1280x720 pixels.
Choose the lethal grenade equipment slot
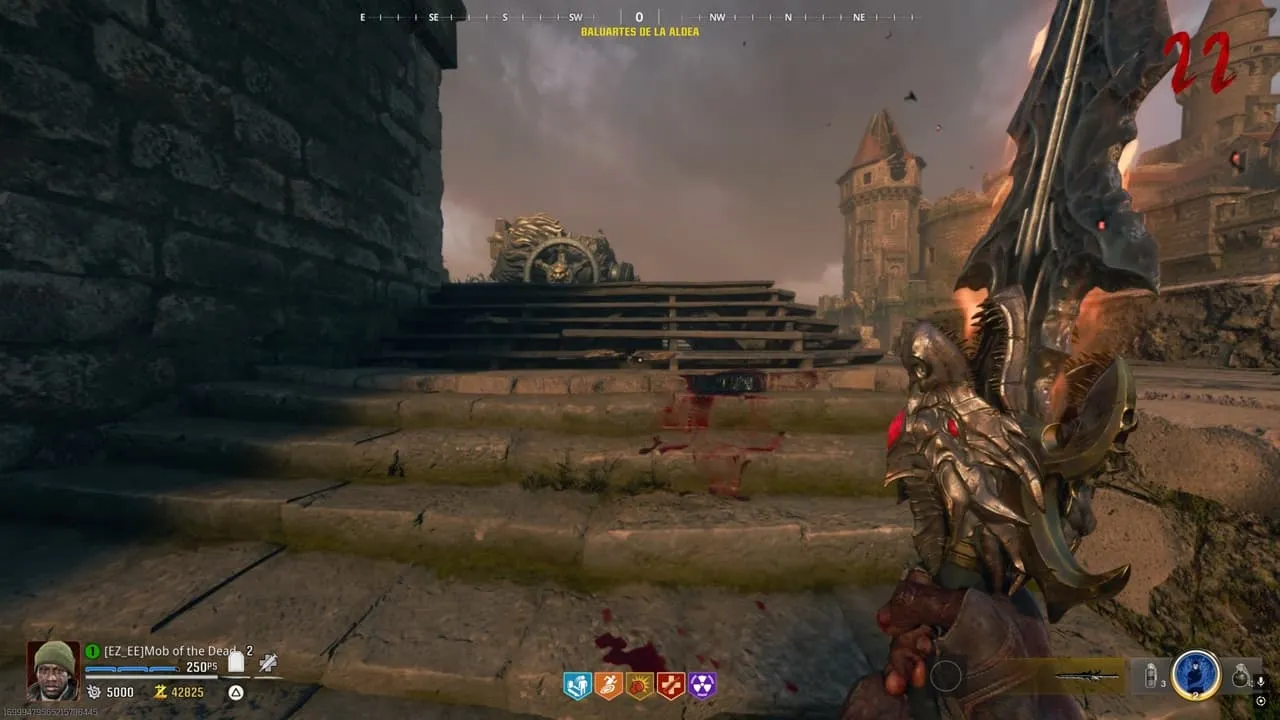point(1240,676)
